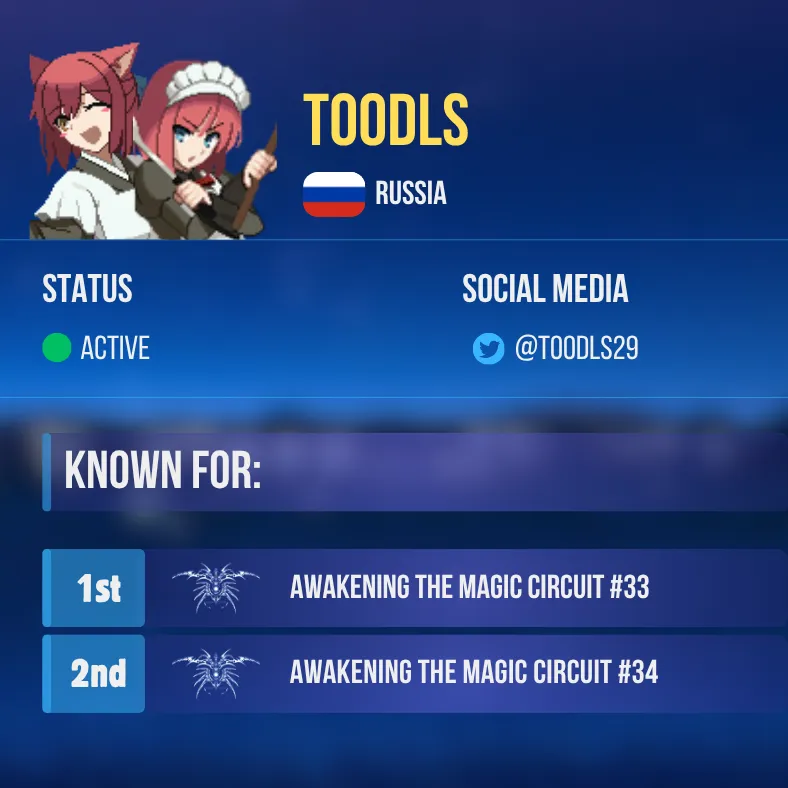Select the Awakening the Magic Circuit #34 row
This screenshot has height=788, width=788.
473,673
